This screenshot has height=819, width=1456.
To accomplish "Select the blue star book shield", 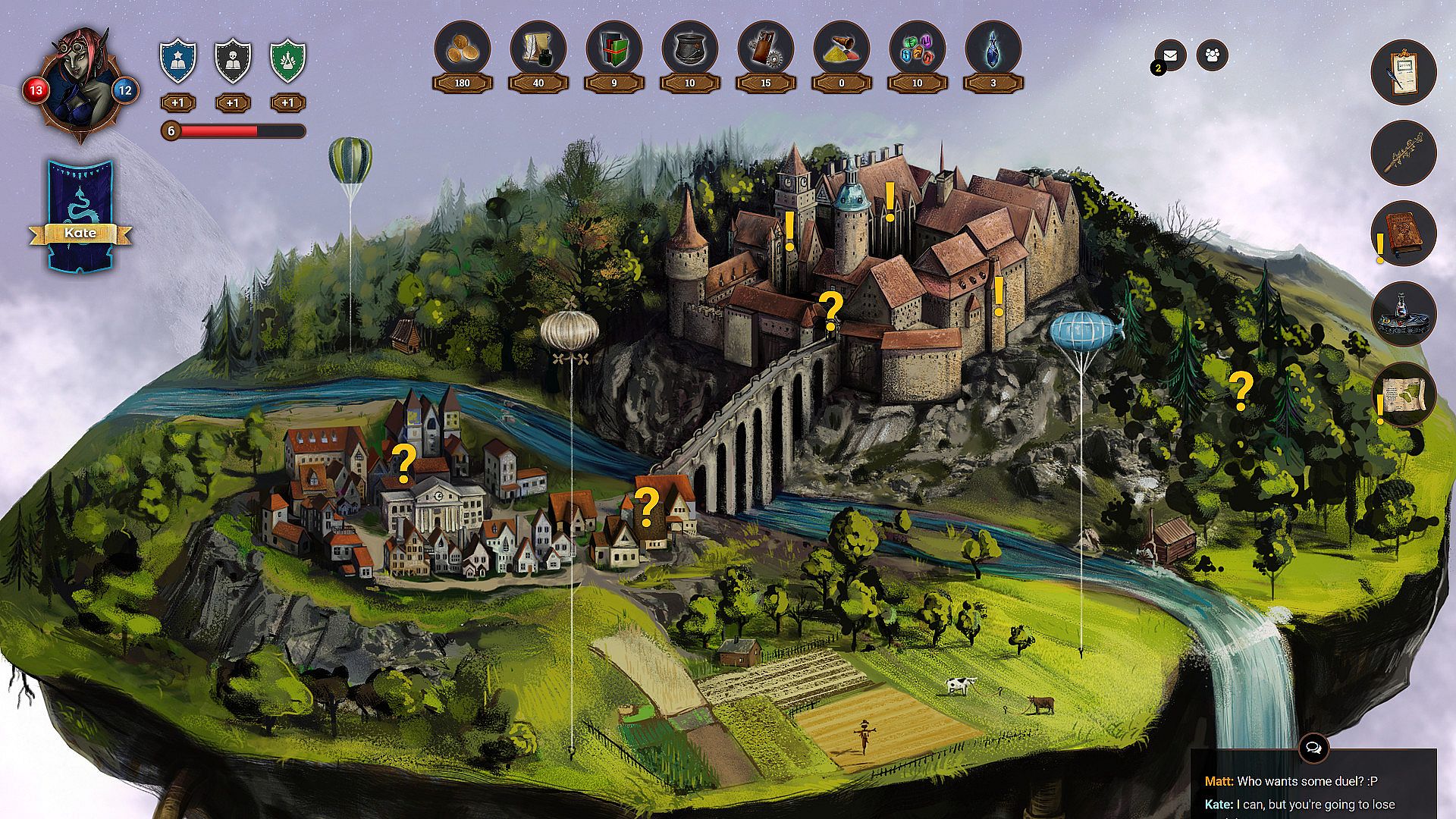I will coord(178,61).
